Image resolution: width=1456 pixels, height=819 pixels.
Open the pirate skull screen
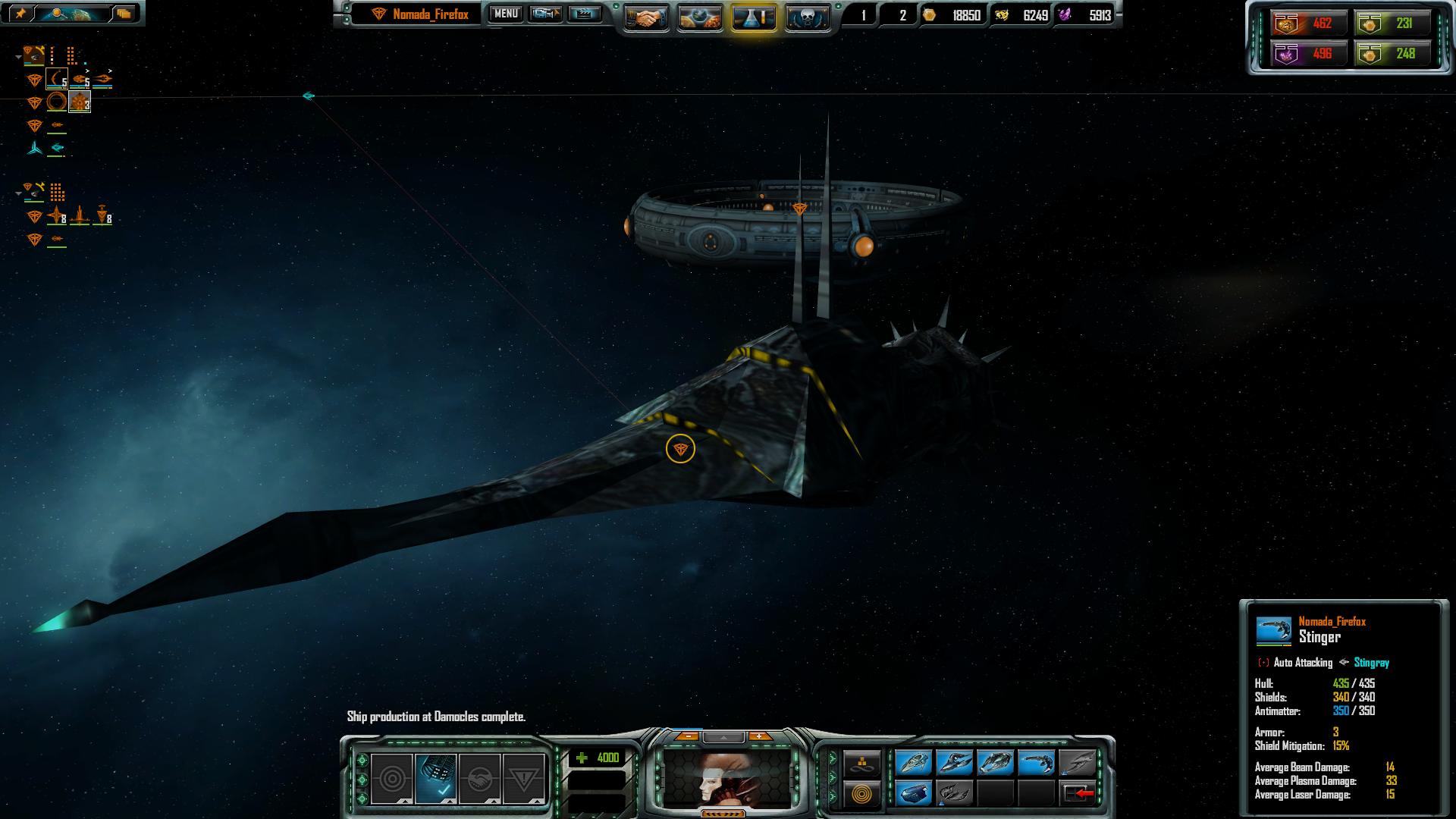[x=807, y=17]
